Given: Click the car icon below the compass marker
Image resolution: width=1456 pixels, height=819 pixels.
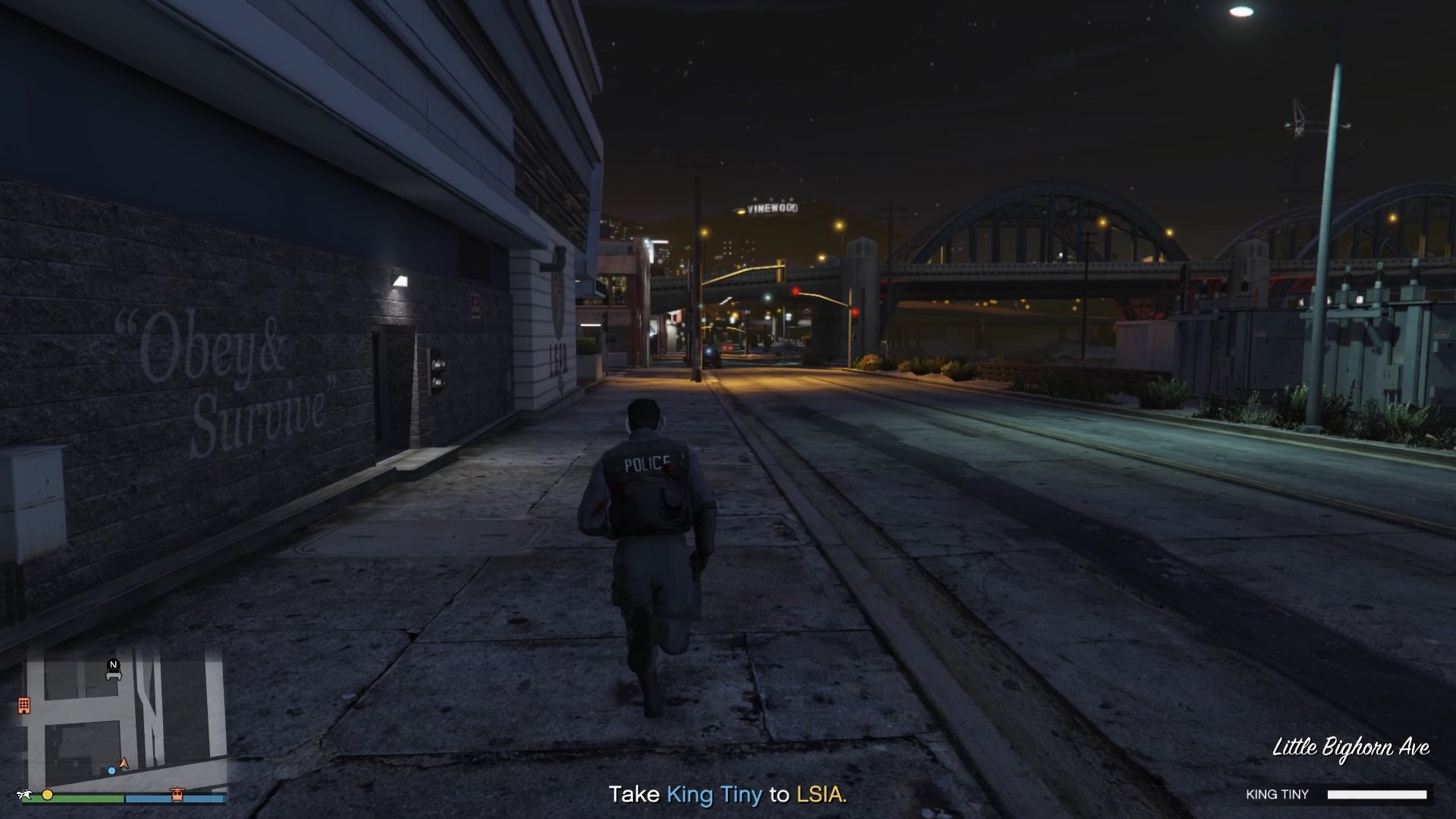Looking at the screenshot, I should [114, 675].
